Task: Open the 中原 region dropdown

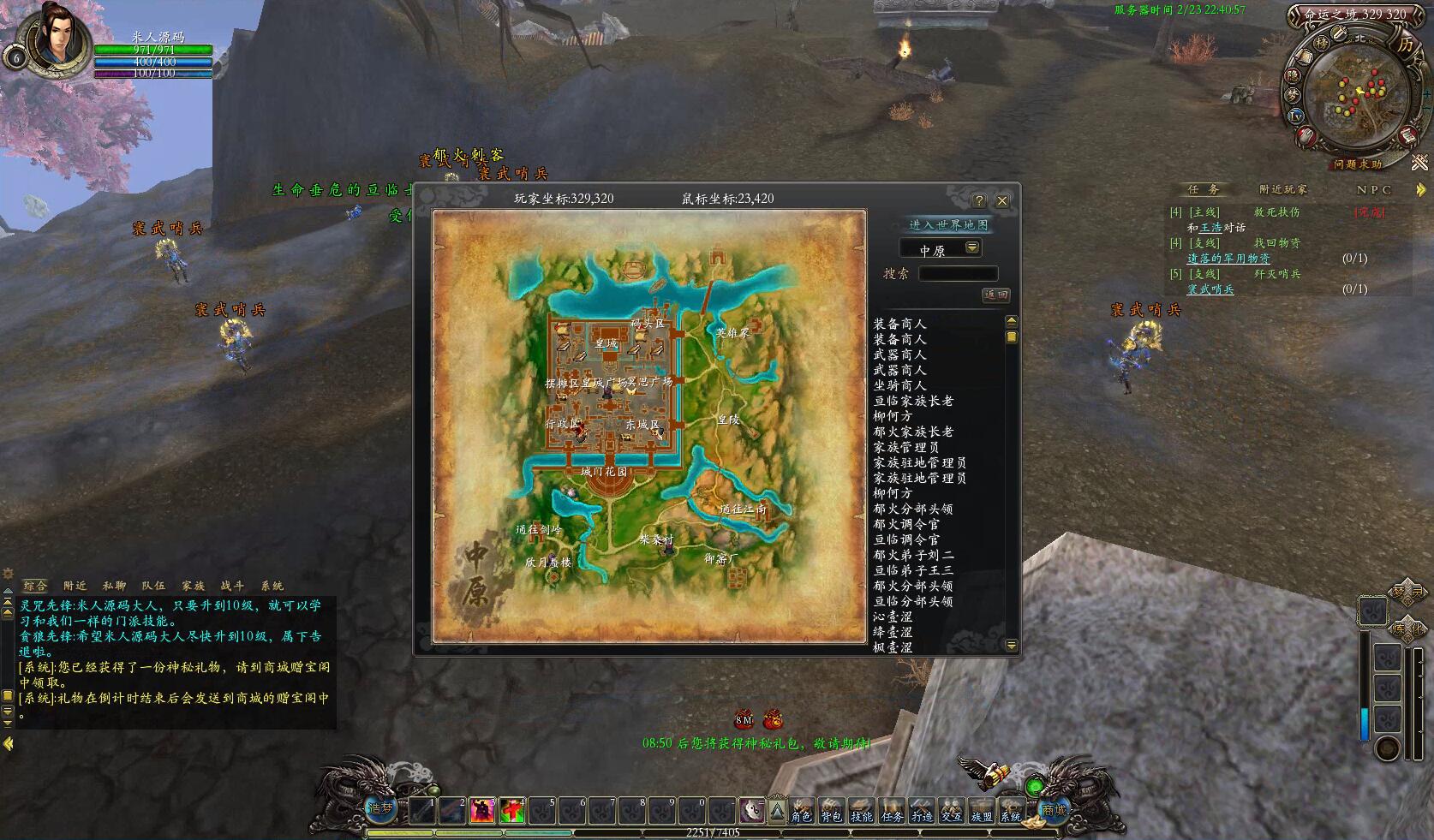Action: pyautogui.click(x=971, y=248)
